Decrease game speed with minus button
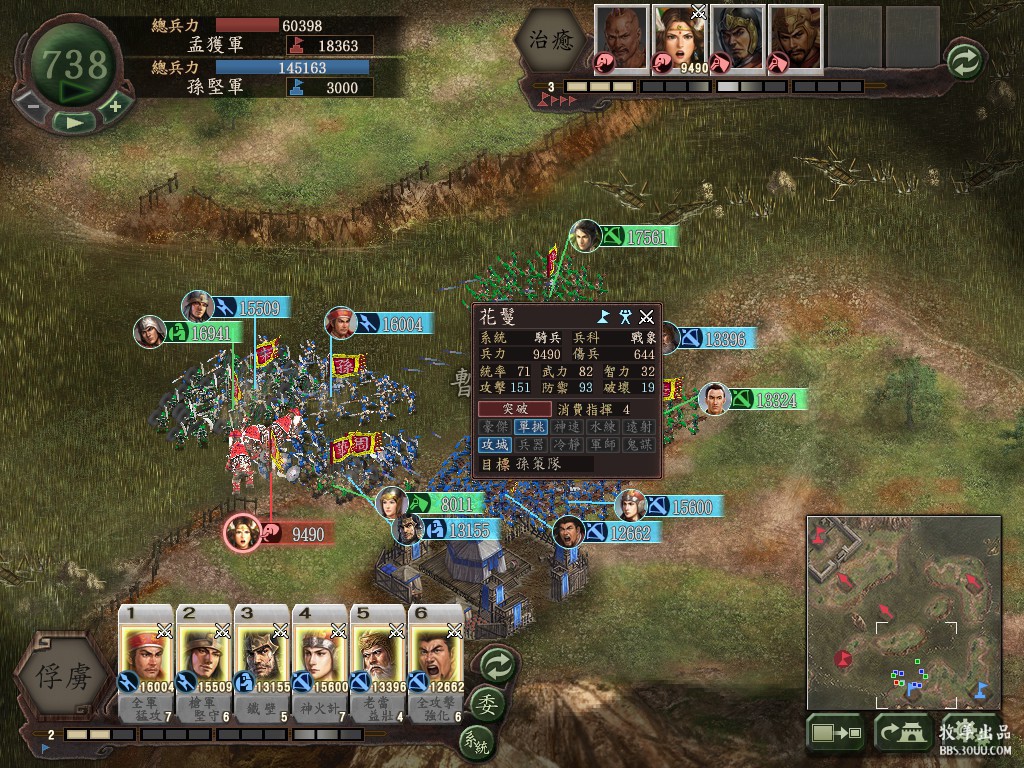The width and height of the screenshot is (1024, 768). point(33,106)
